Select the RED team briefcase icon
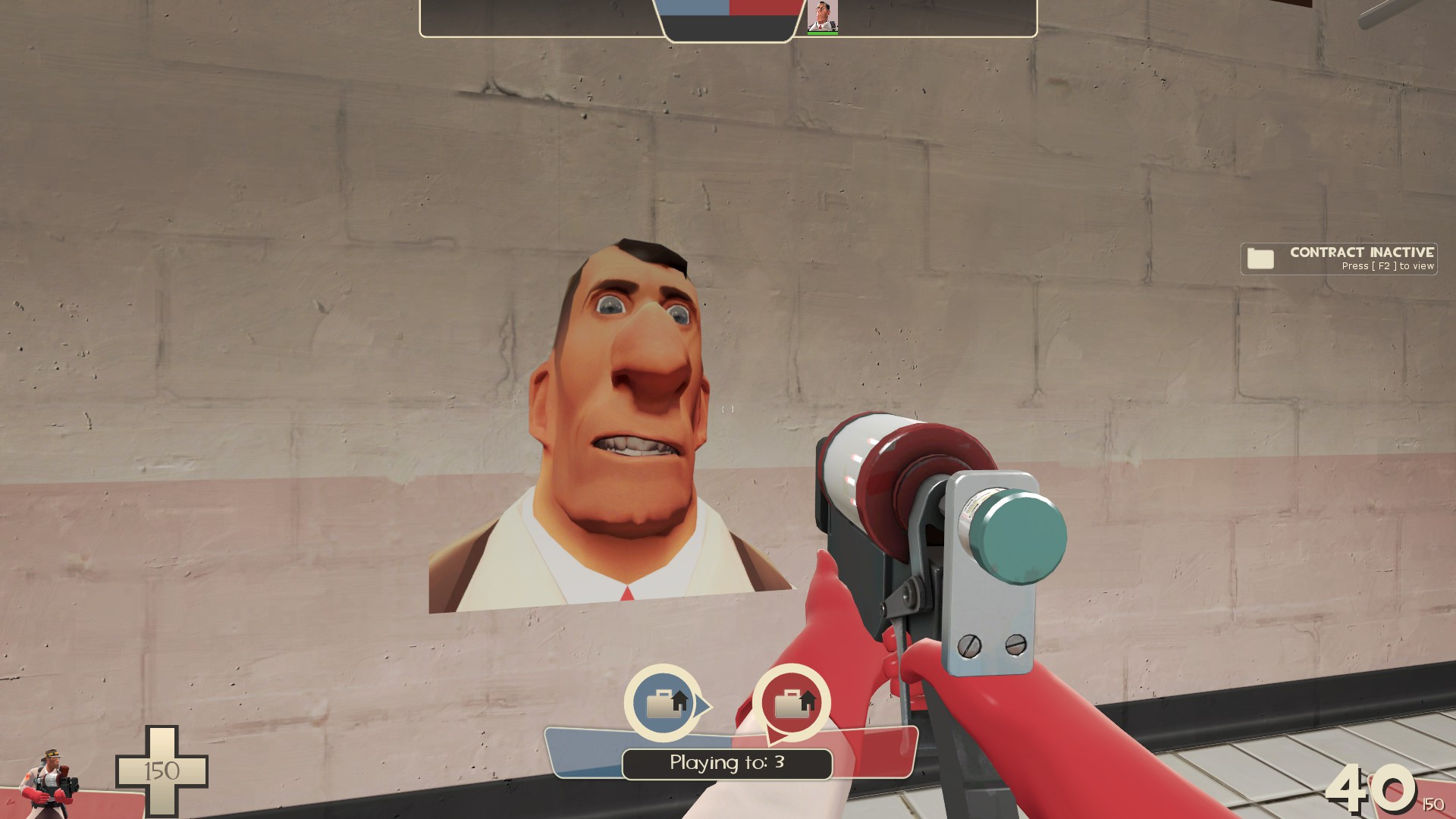Screen dimensions: 1456x819 [x=789, y=706]
